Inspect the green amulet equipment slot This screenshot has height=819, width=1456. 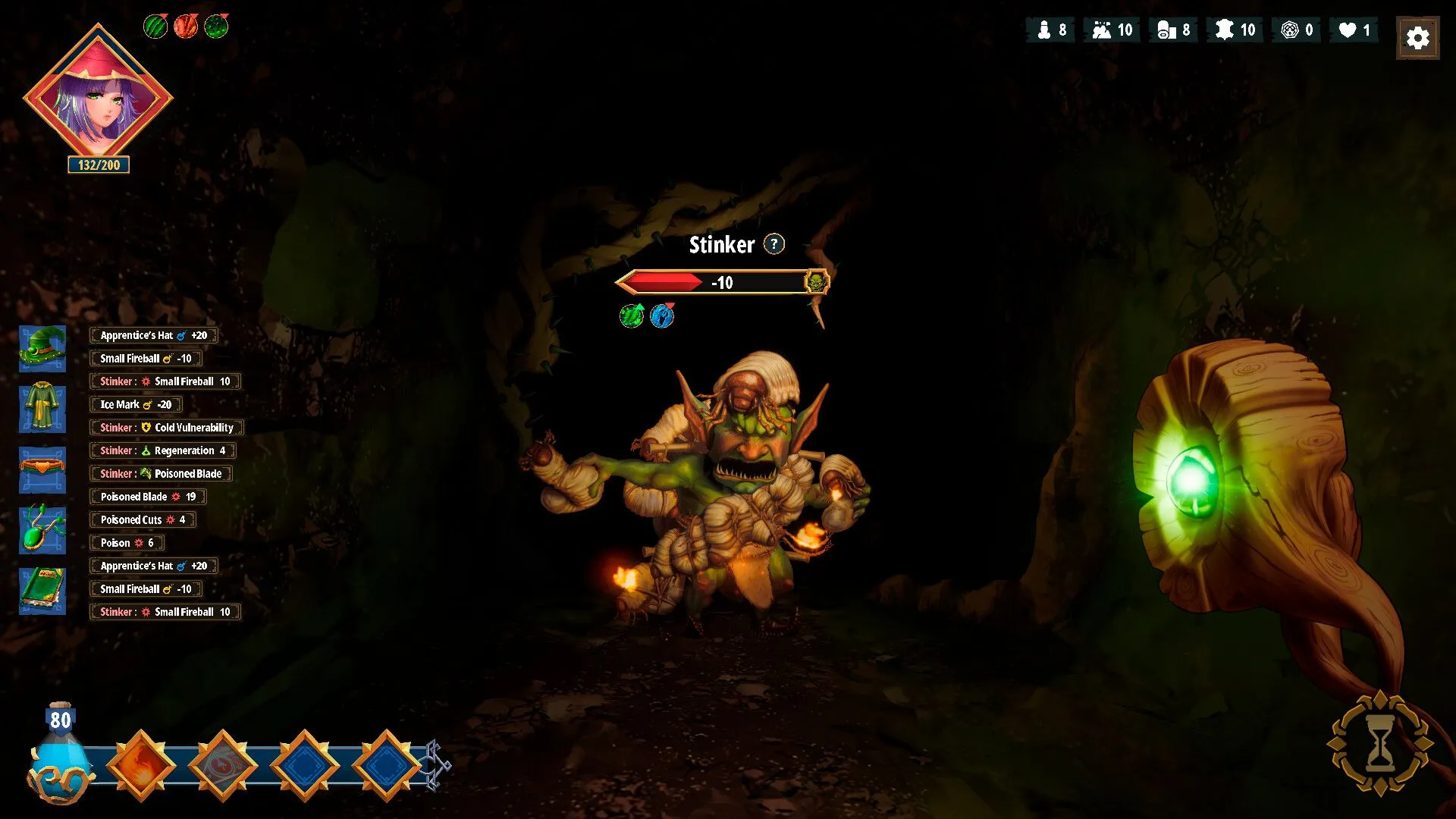point(42,530)
